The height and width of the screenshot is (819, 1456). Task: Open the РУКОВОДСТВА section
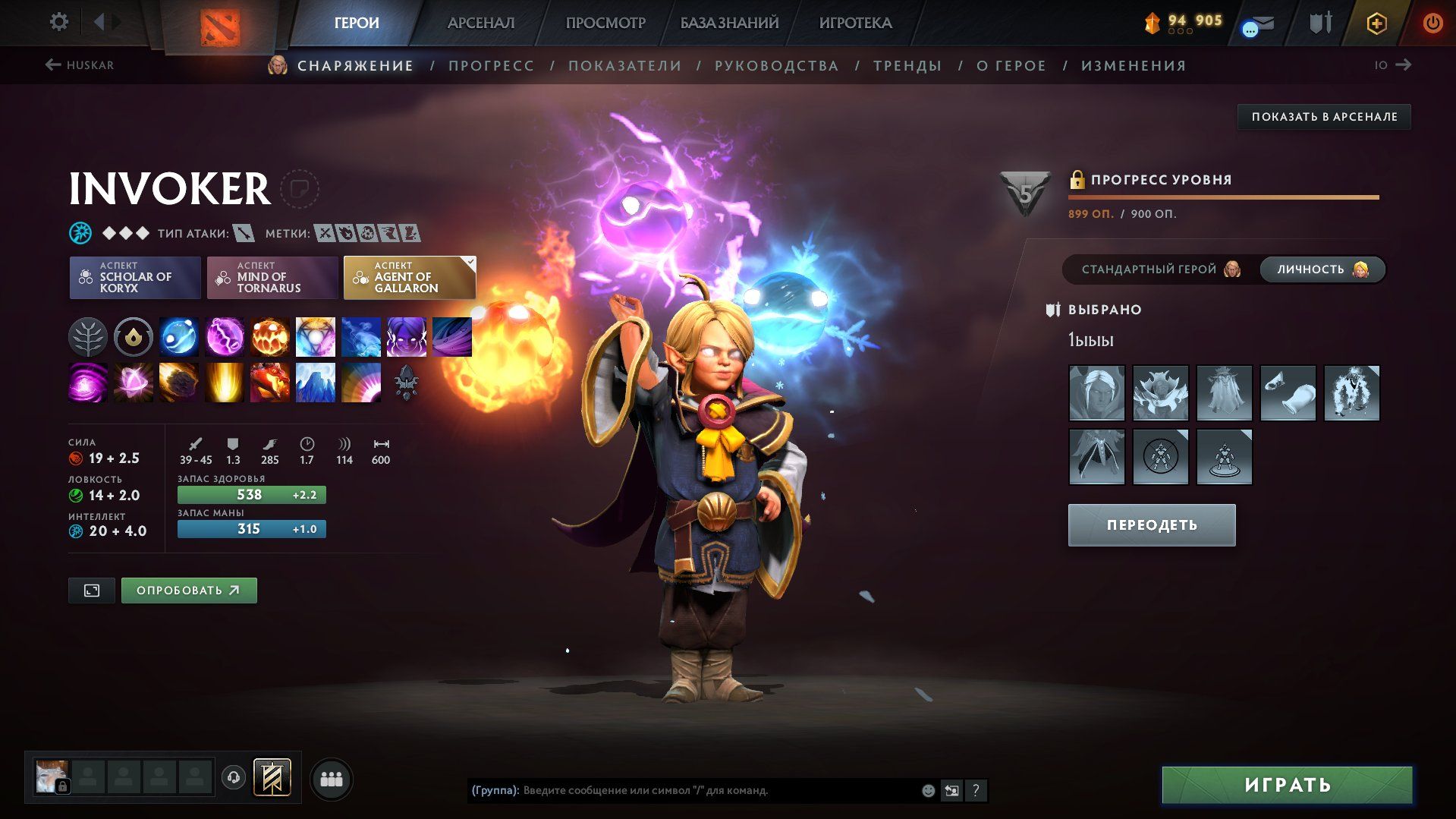(x=776, y=66)
